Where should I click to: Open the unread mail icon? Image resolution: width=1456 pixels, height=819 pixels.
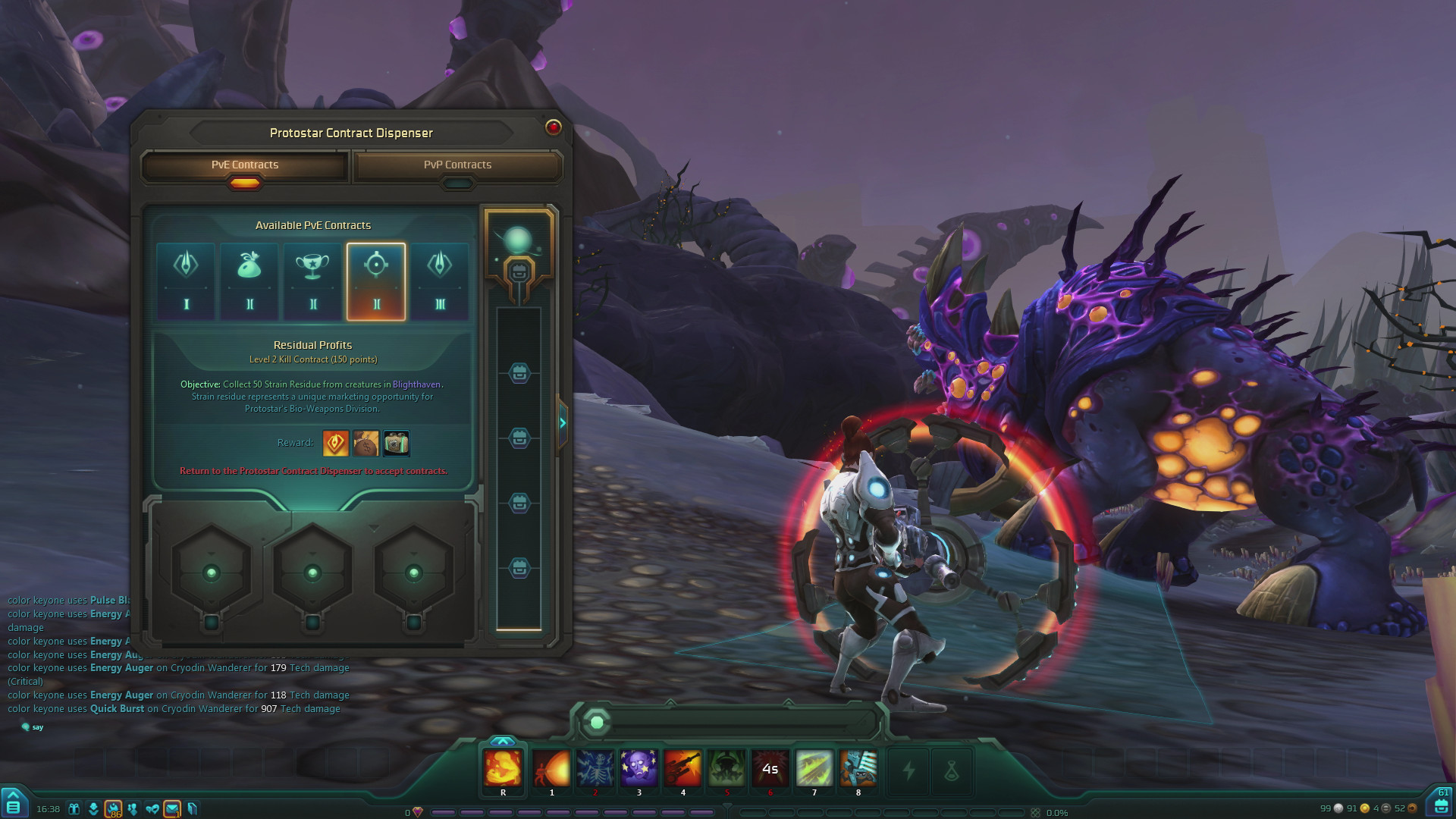[x=172, y=808]
